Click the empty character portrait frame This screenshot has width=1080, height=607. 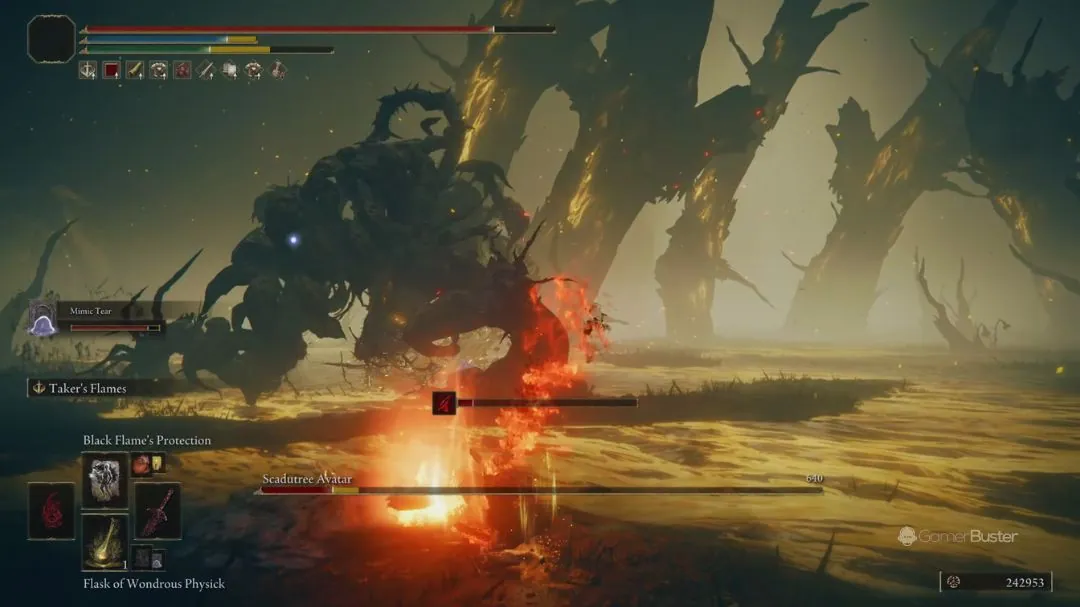point(51,39)
